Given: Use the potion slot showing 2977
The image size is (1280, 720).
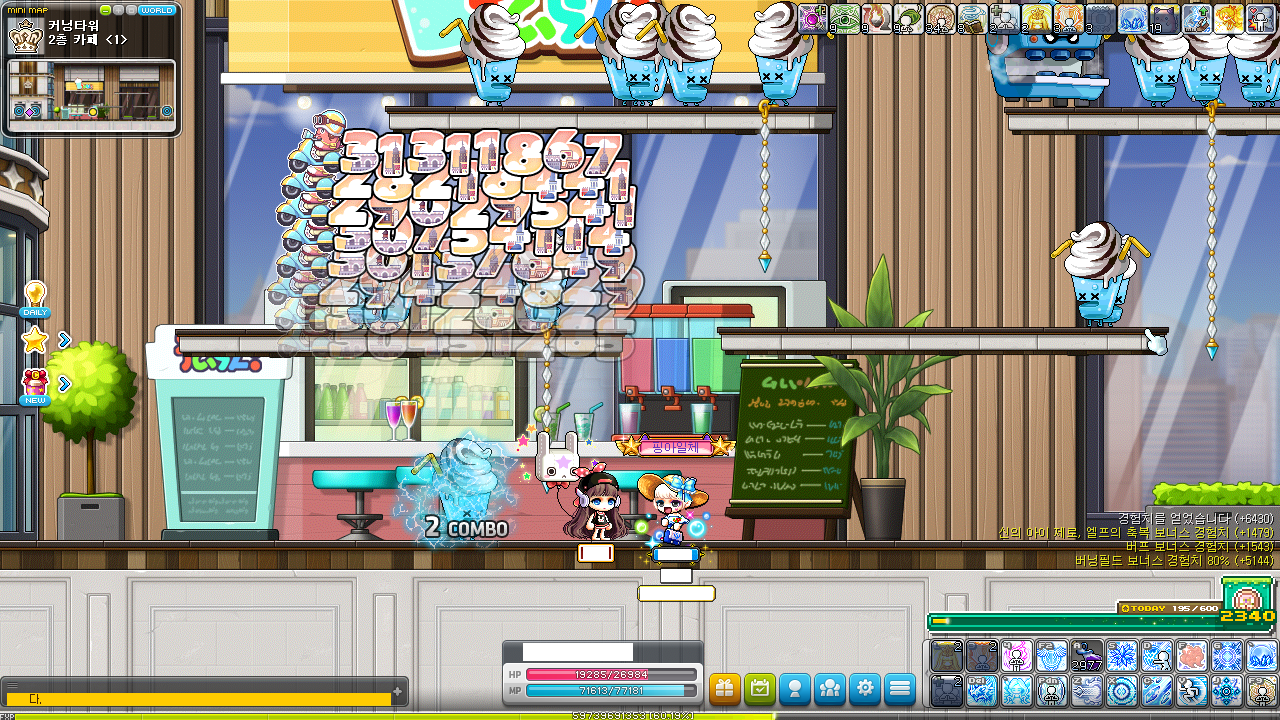Looking at the screenshot, I should (x=1087, y=657).
